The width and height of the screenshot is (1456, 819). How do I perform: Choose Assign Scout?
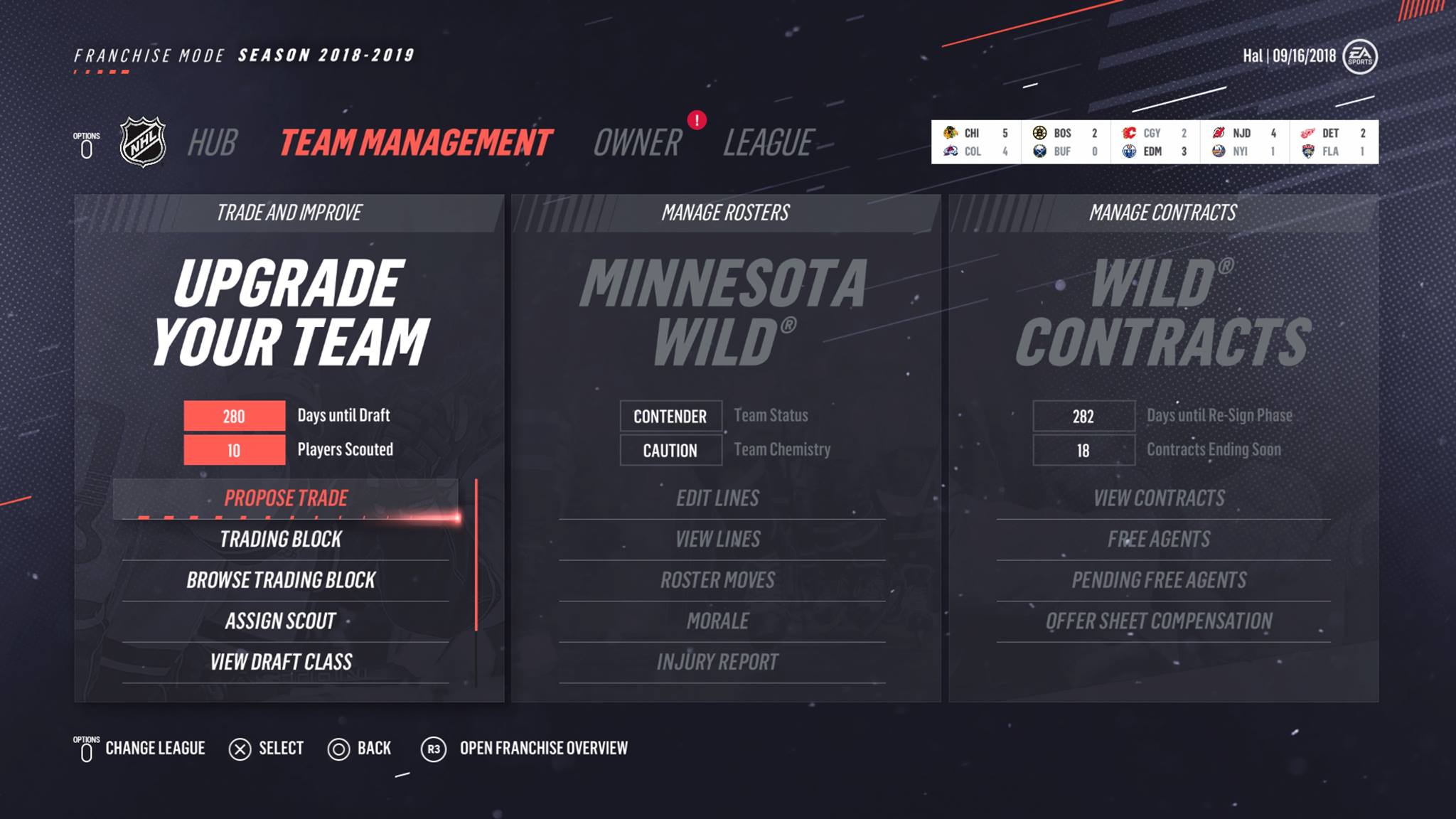click(x=281, y=621)
